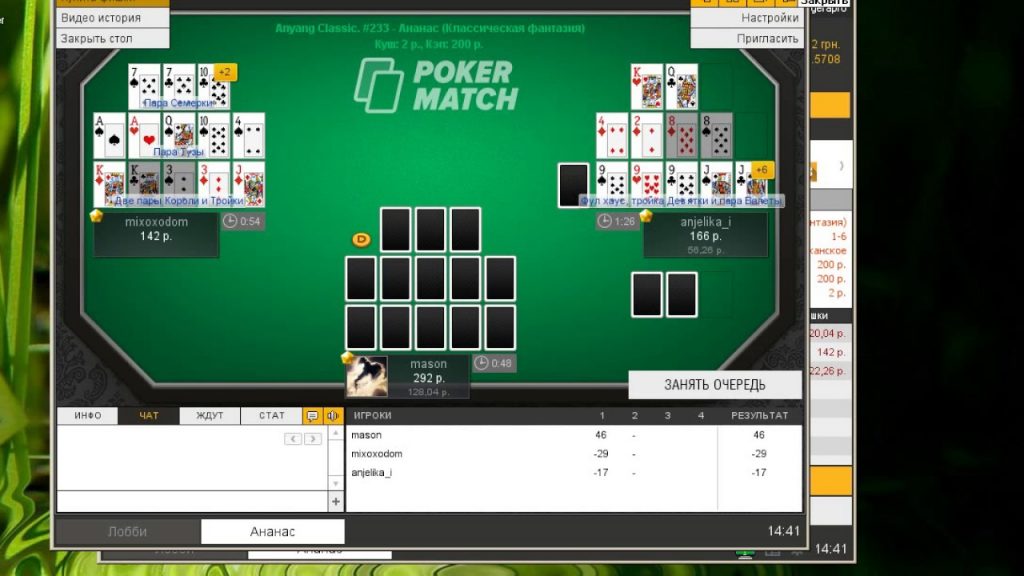This screenshot has height=576, width=1024.
Task: Toggle the chat speech bubble icon
Action: (x=312, y=416)
